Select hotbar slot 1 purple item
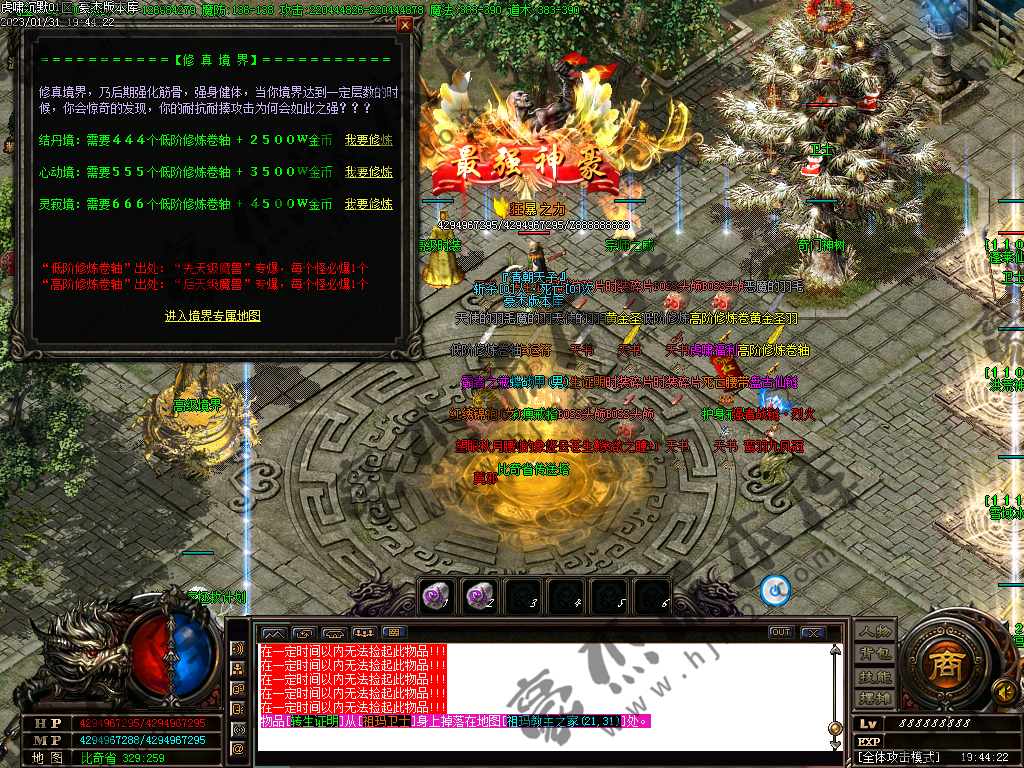This screenshot has height=768, width=1024. (435, 595)
